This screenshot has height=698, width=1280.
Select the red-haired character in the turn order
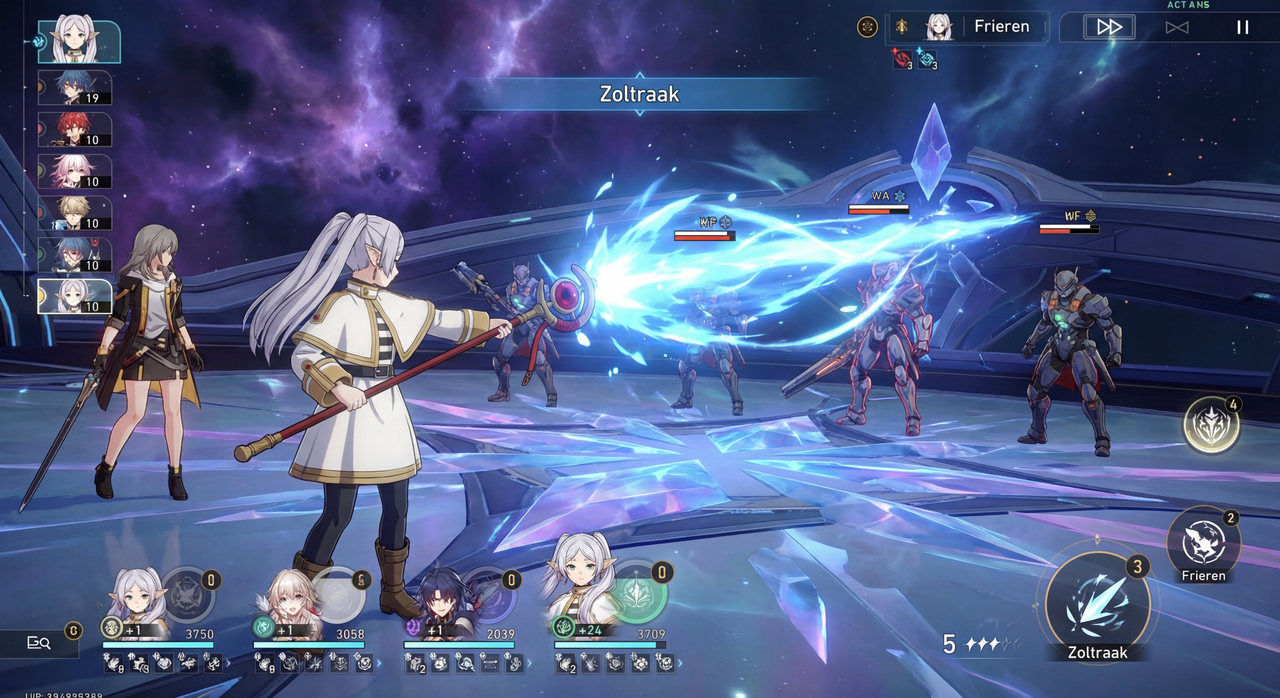pos(75,130)
